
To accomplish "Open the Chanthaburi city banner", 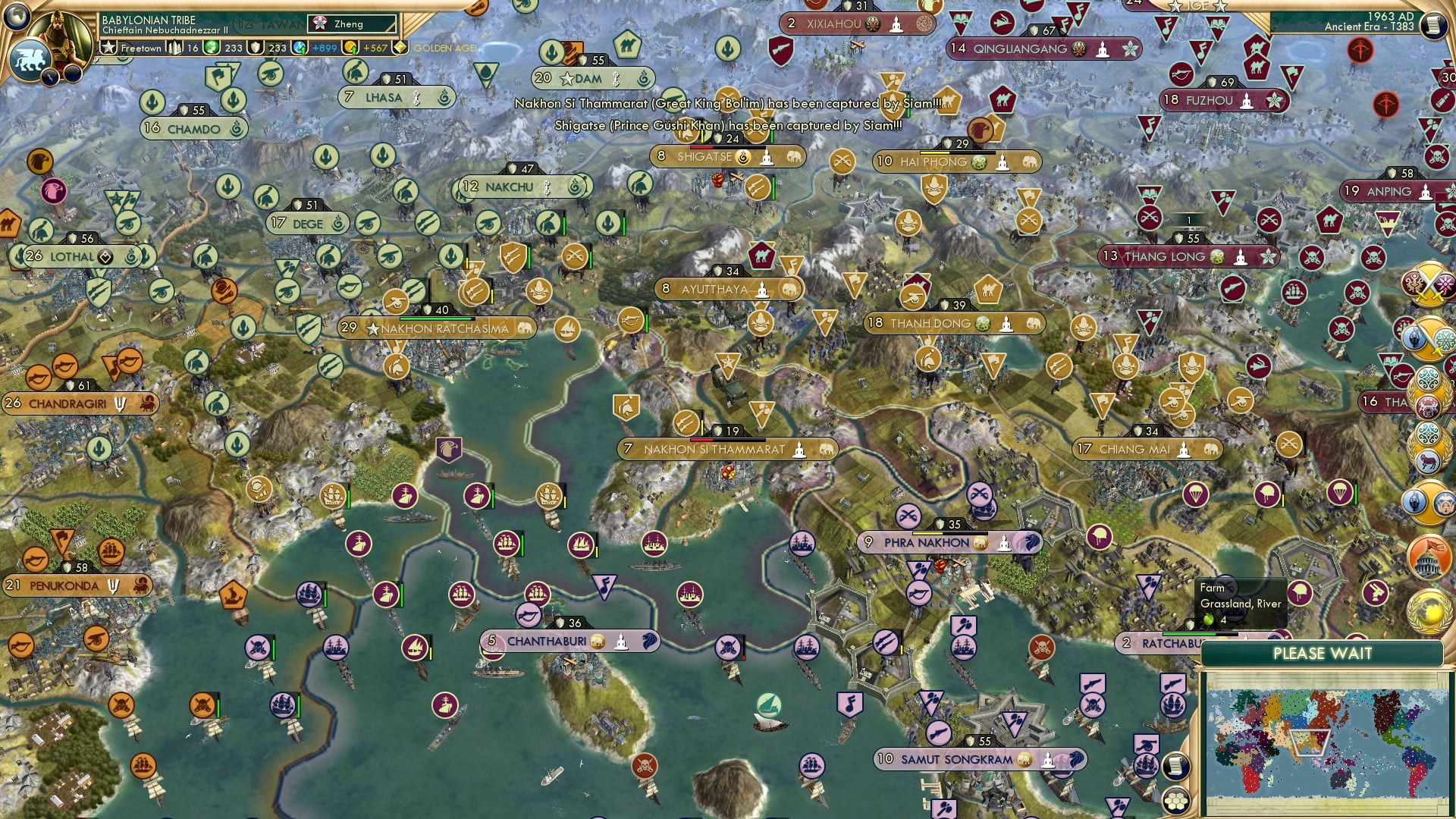I will 571,641.
